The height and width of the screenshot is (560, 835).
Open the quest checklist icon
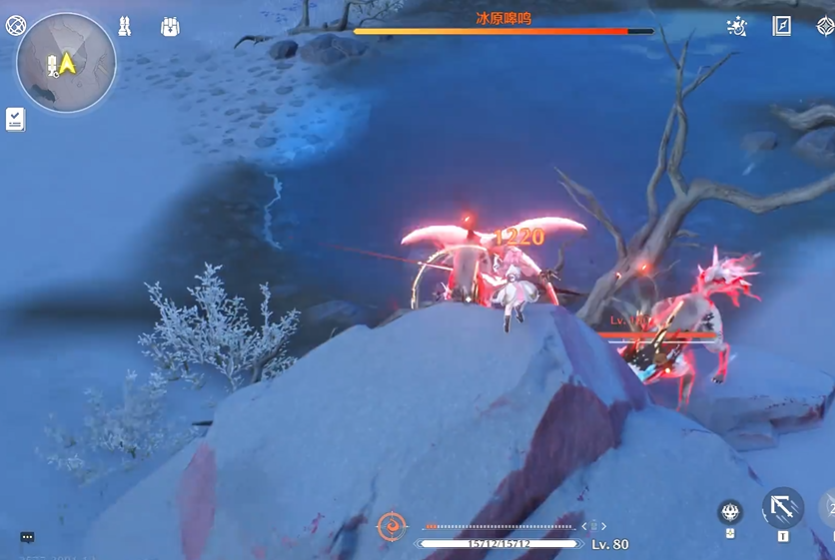[x=15, y=119]
